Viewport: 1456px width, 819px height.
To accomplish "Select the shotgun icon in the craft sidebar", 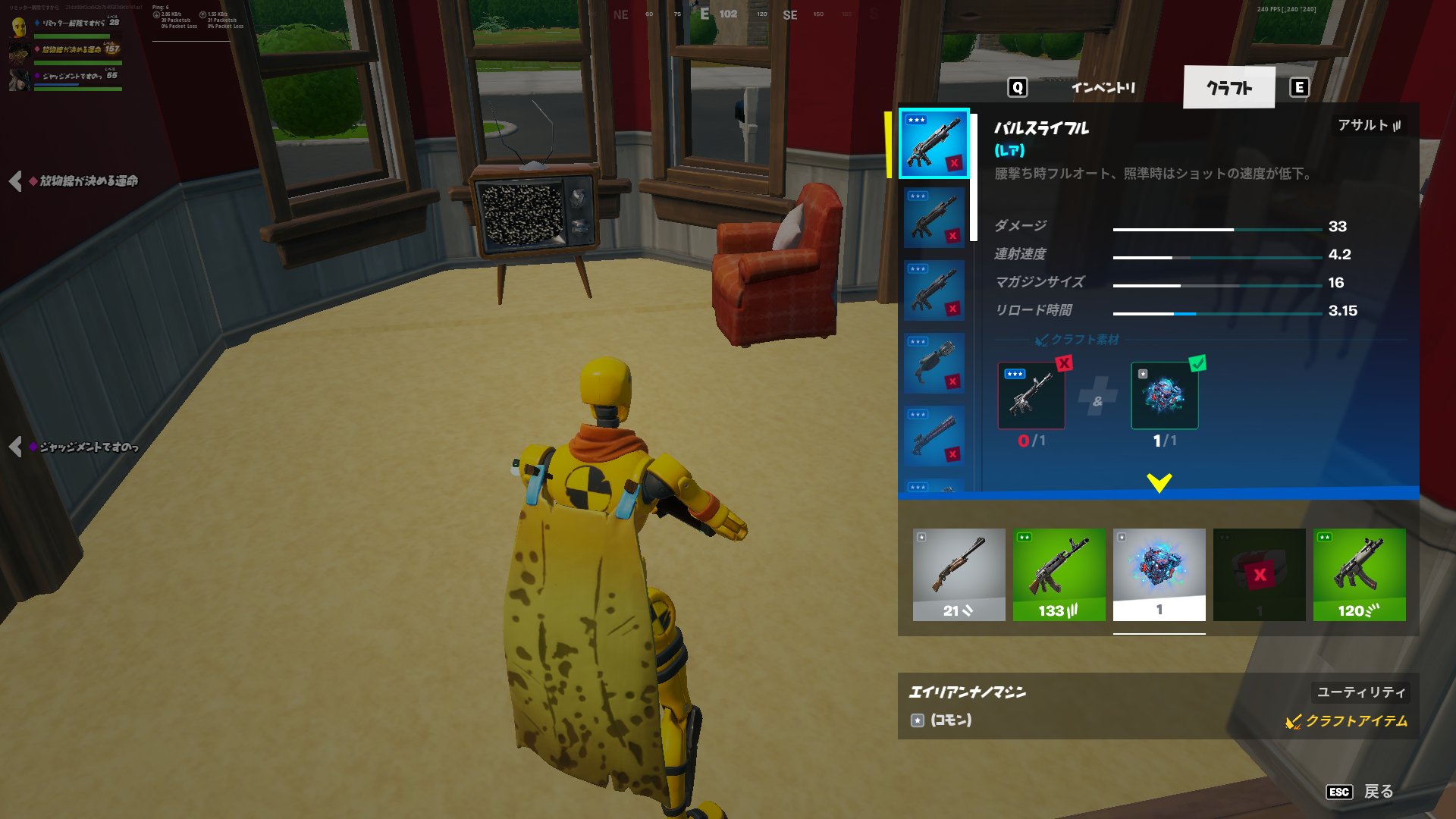I will pos(934,362).
